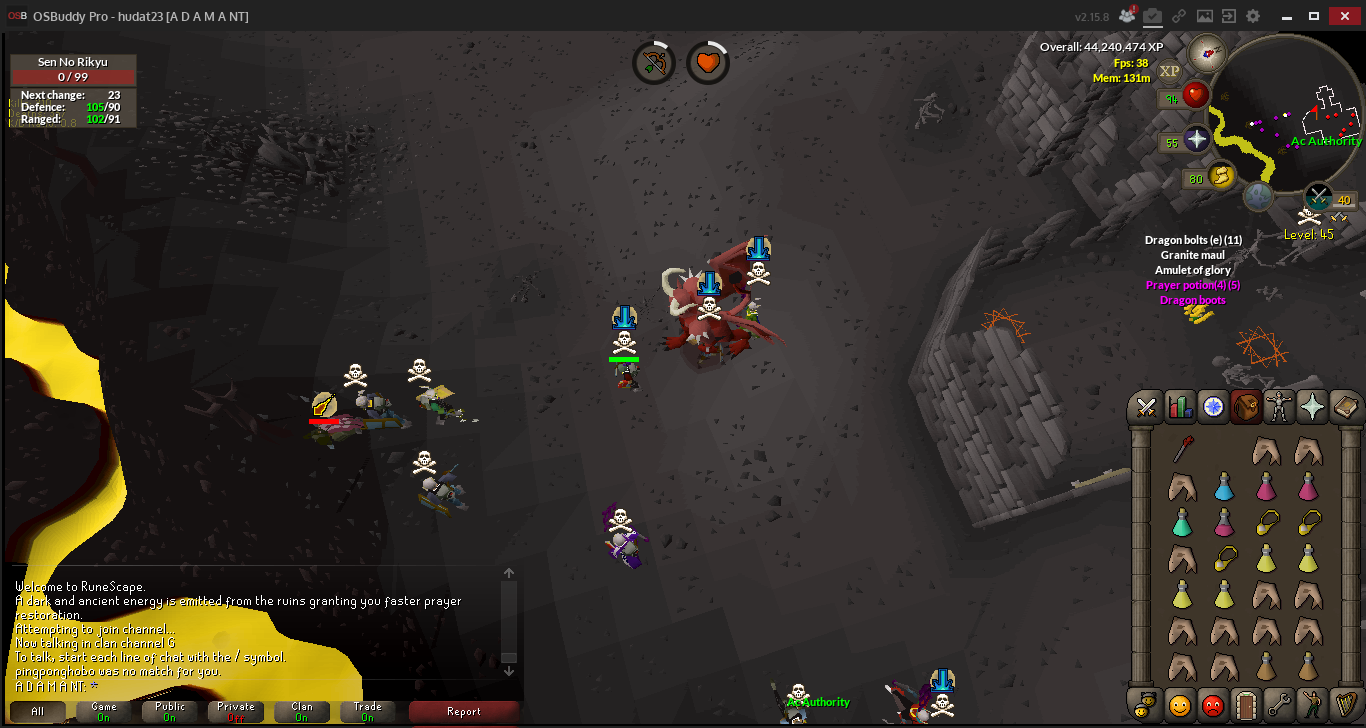The image size is (1366, 728).
Task: Open the Combat Options crossed-swords tab
Action: coord(1147,407)
